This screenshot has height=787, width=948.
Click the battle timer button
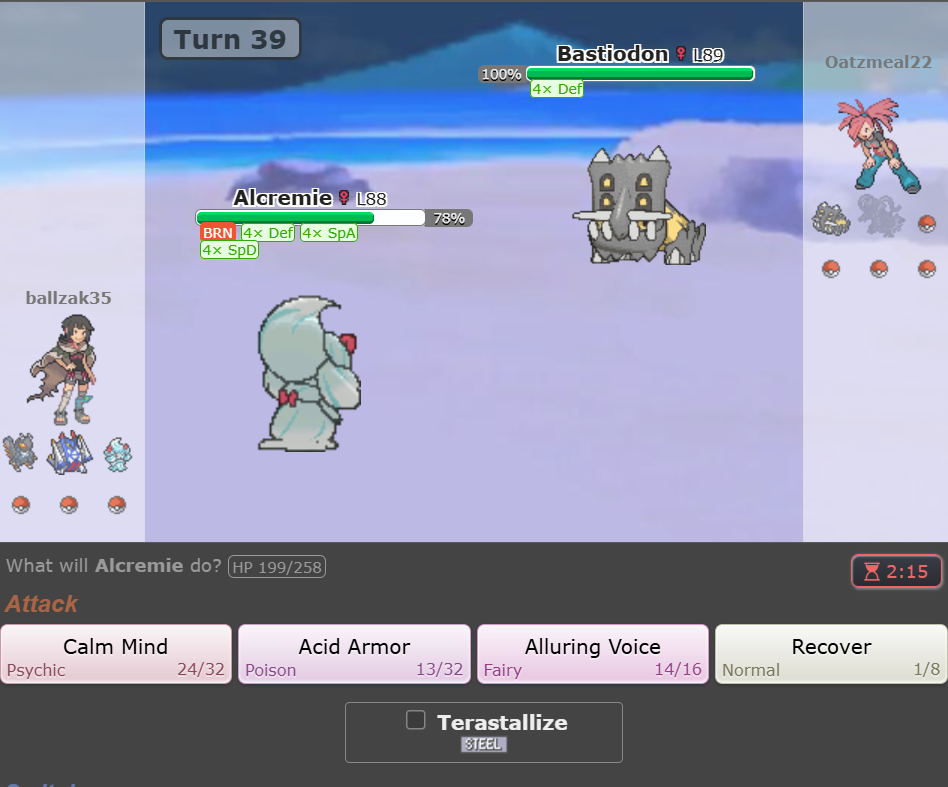point(896,572)
